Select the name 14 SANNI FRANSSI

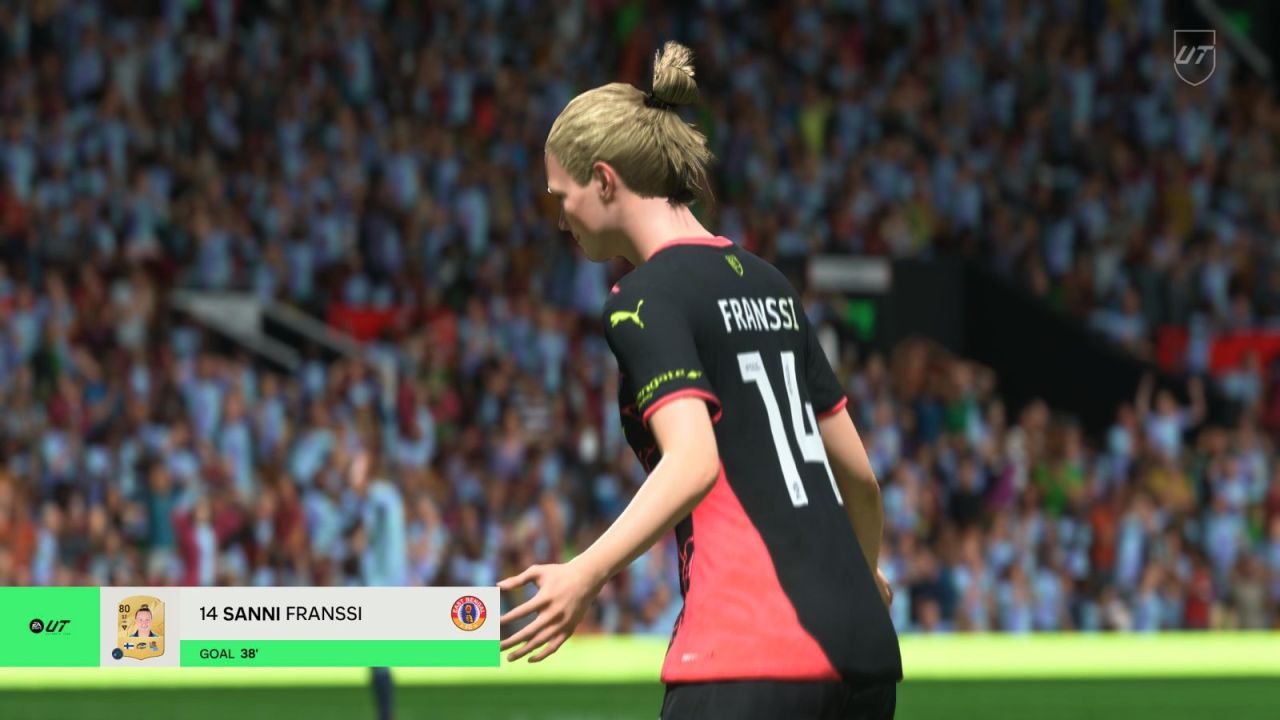[x=281, y=613]
